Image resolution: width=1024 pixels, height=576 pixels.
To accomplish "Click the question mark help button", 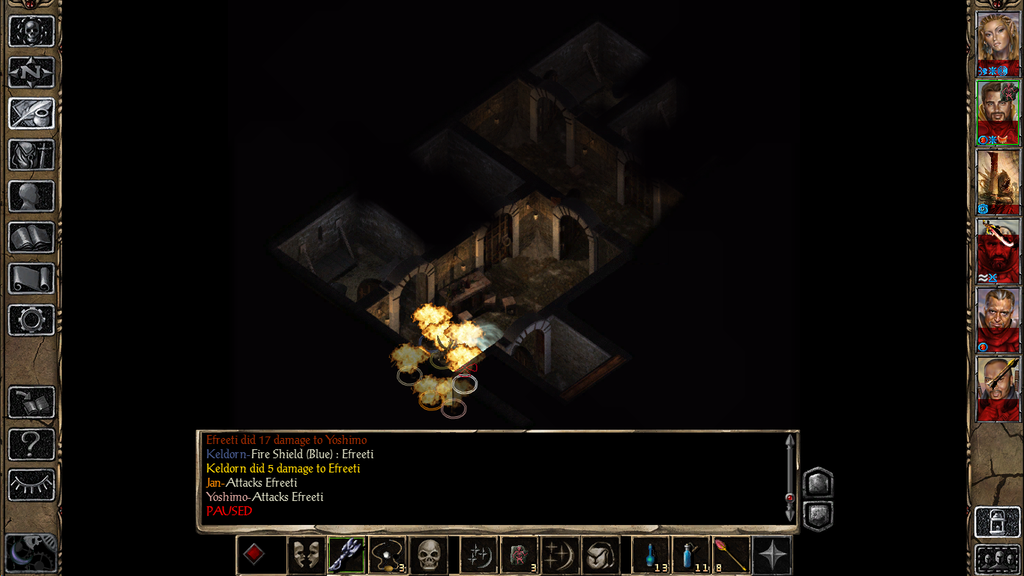I will pyautogui.click(x=31, y=443).
